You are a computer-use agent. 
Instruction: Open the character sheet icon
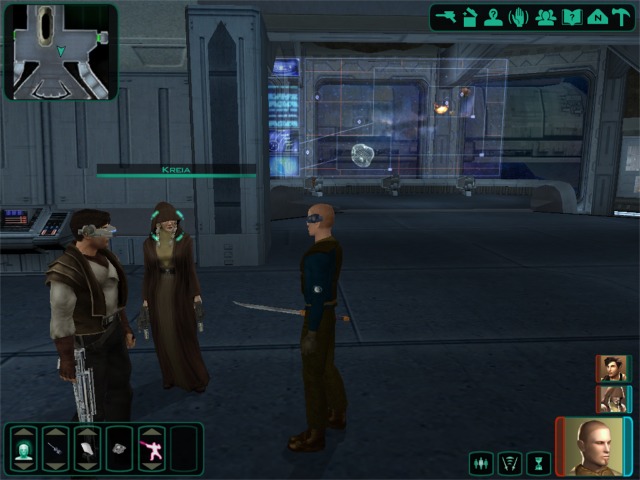[493, 16]
